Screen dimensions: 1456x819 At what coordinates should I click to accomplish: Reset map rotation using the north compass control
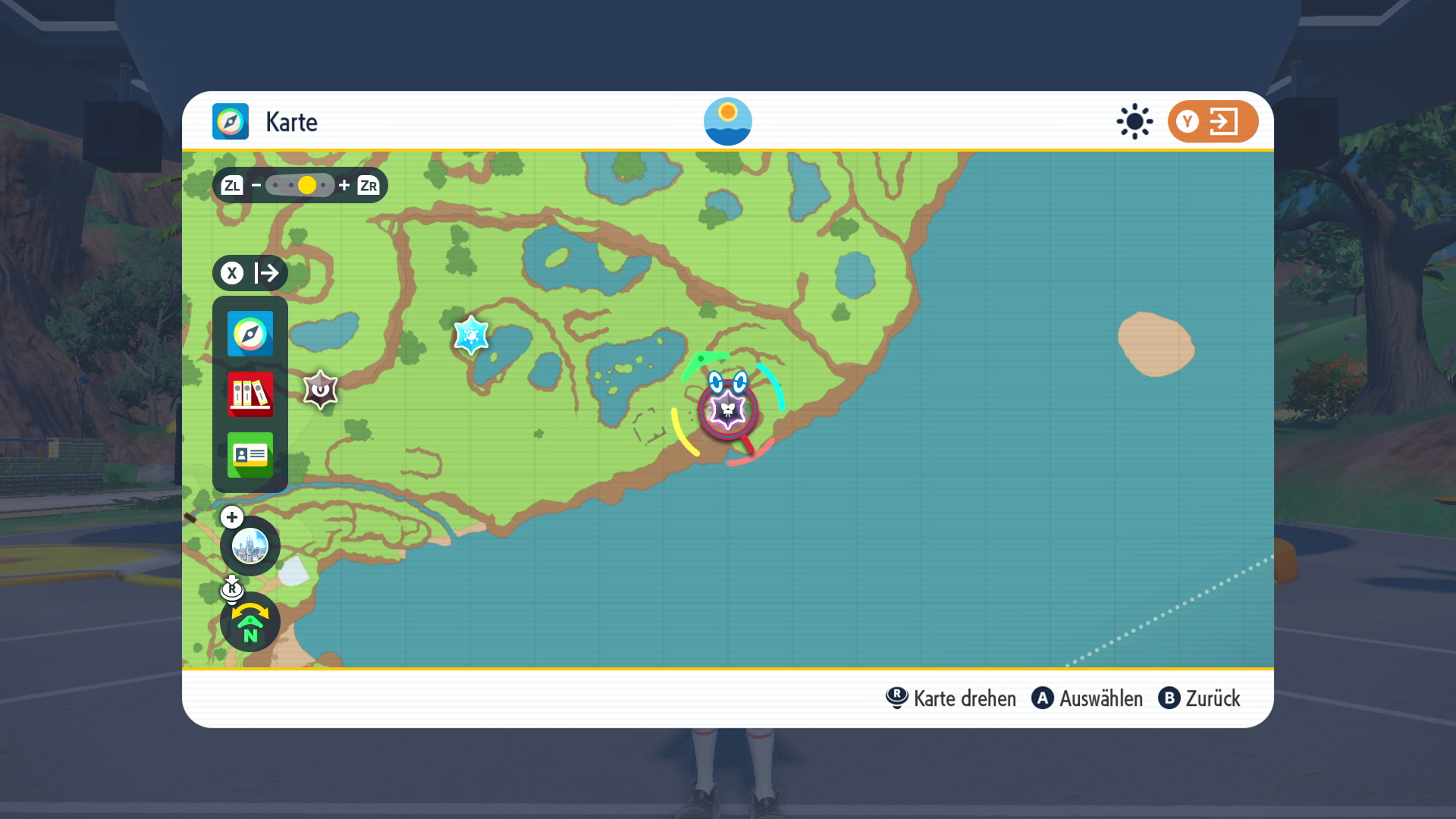(x=249, y=622)
